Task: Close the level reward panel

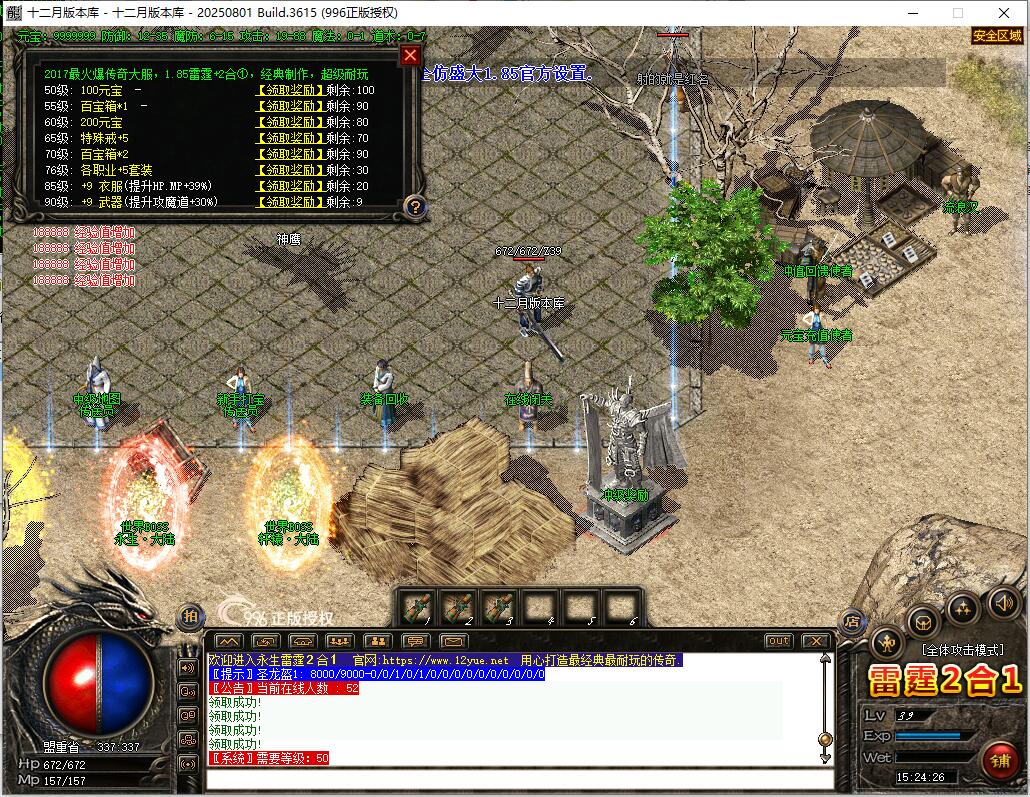Action: coord(409,56)
